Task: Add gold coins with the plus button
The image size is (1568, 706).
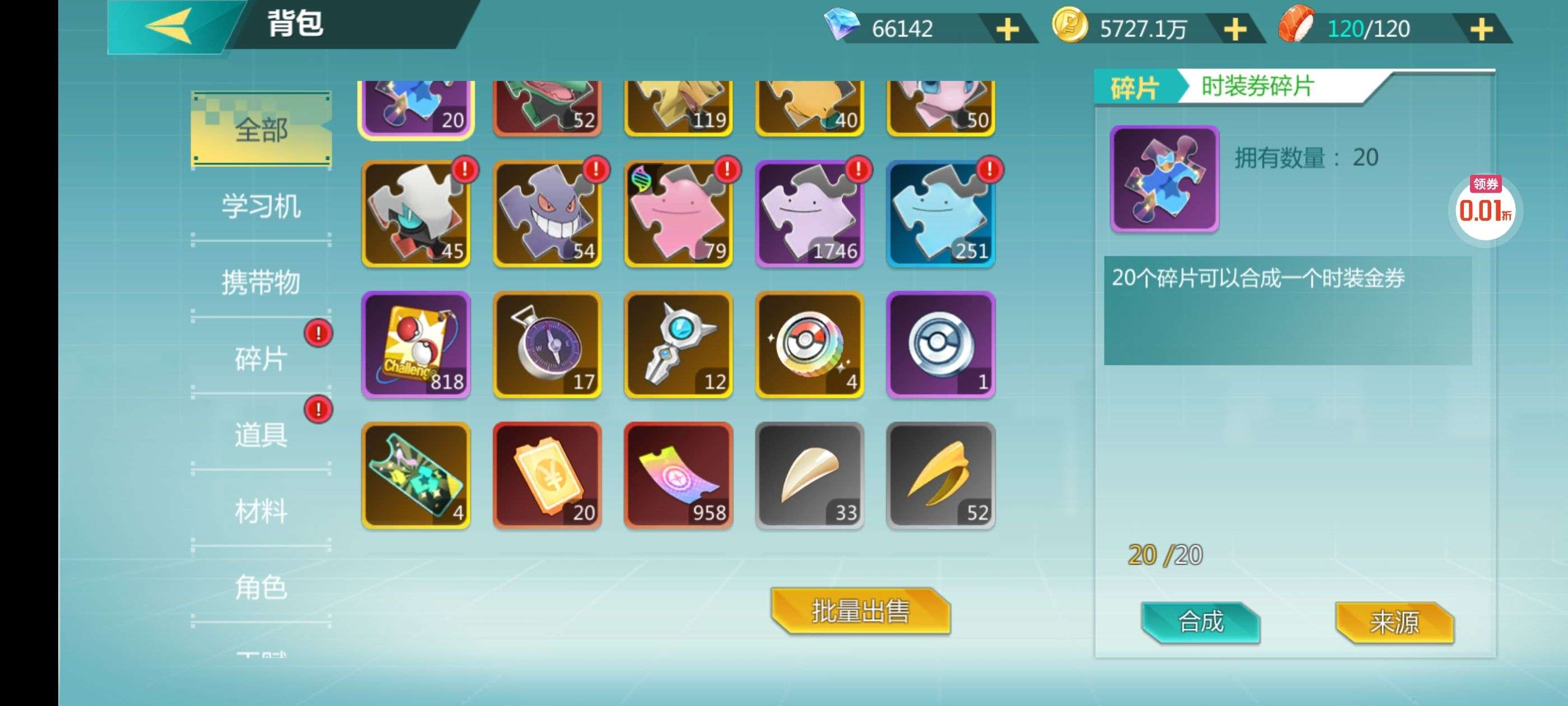Action: (x=1235, y=29)
